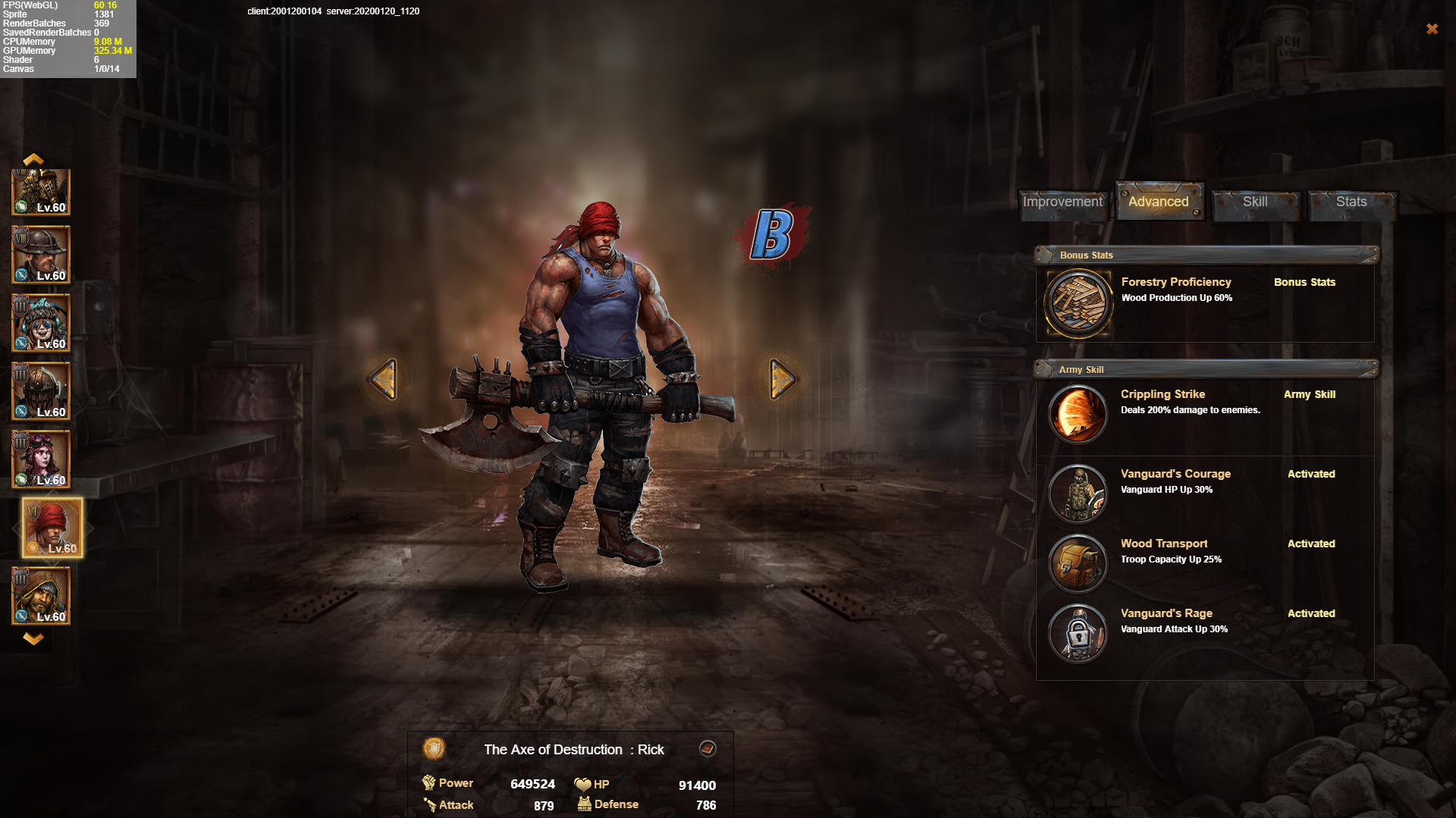Open the Advanced tab

1158,202
